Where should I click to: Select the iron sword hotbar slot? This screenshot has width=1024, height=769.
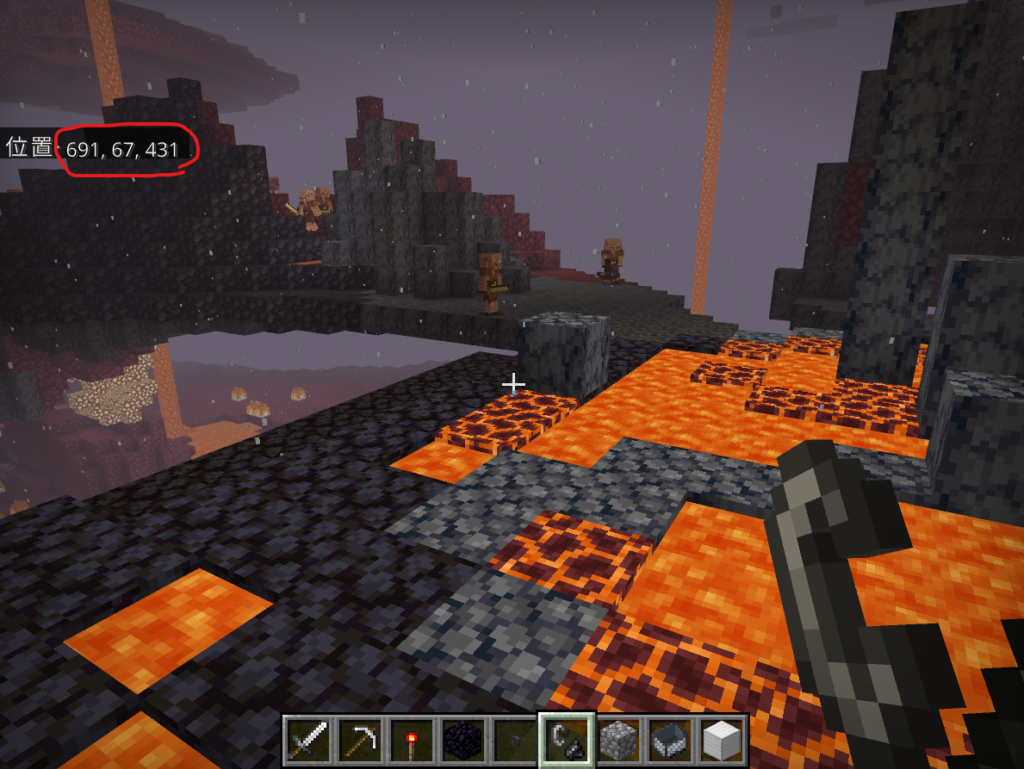pyautogui.click(x=308, y=741)
